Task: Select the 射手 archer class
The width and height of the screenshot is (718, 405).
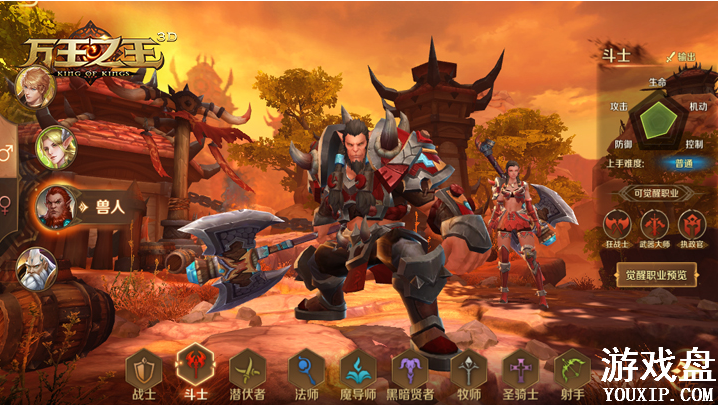Action: coord(573,369)
